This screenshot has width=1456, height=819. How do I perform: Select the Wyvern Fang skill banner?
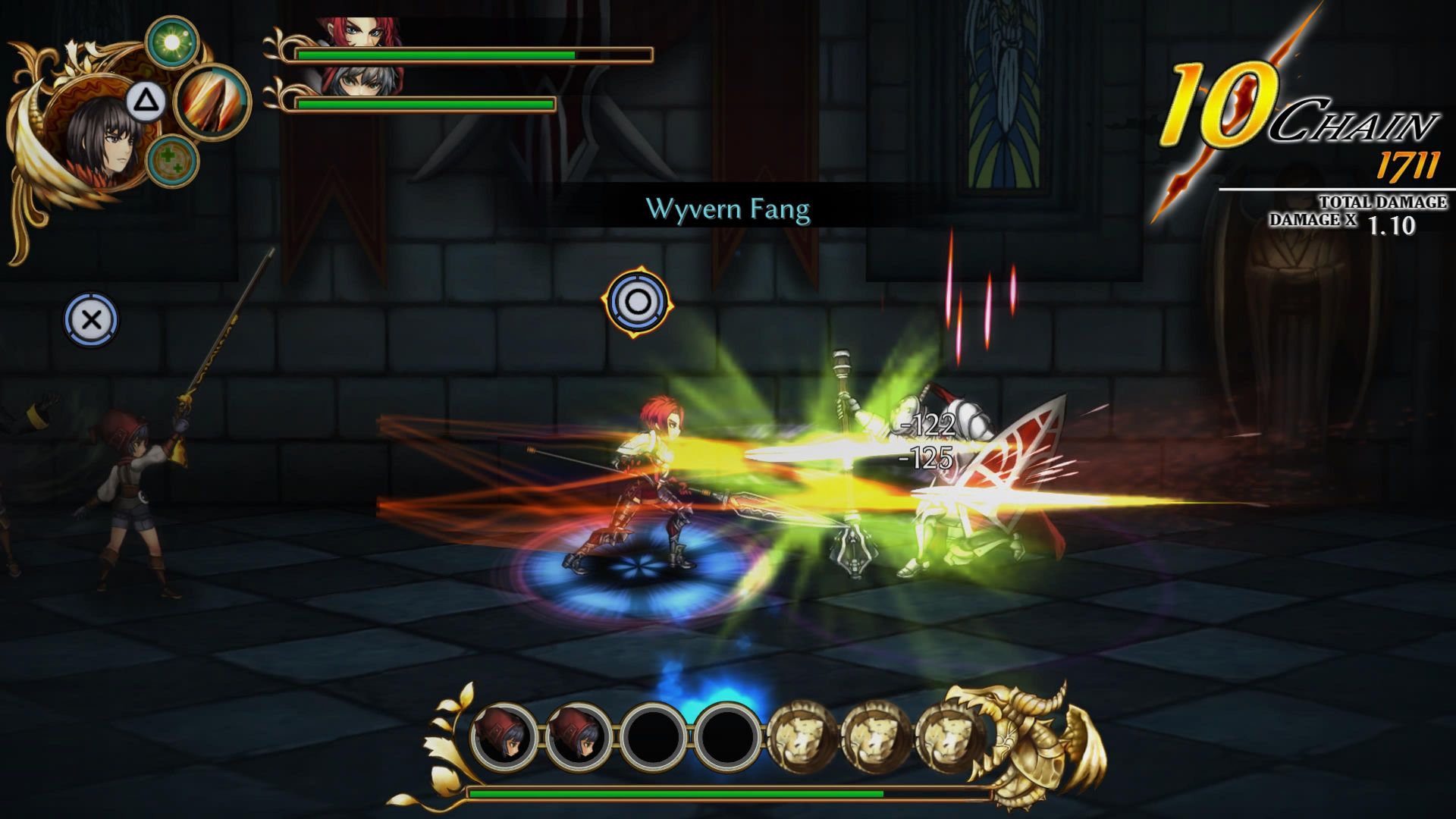pos(730,208)
